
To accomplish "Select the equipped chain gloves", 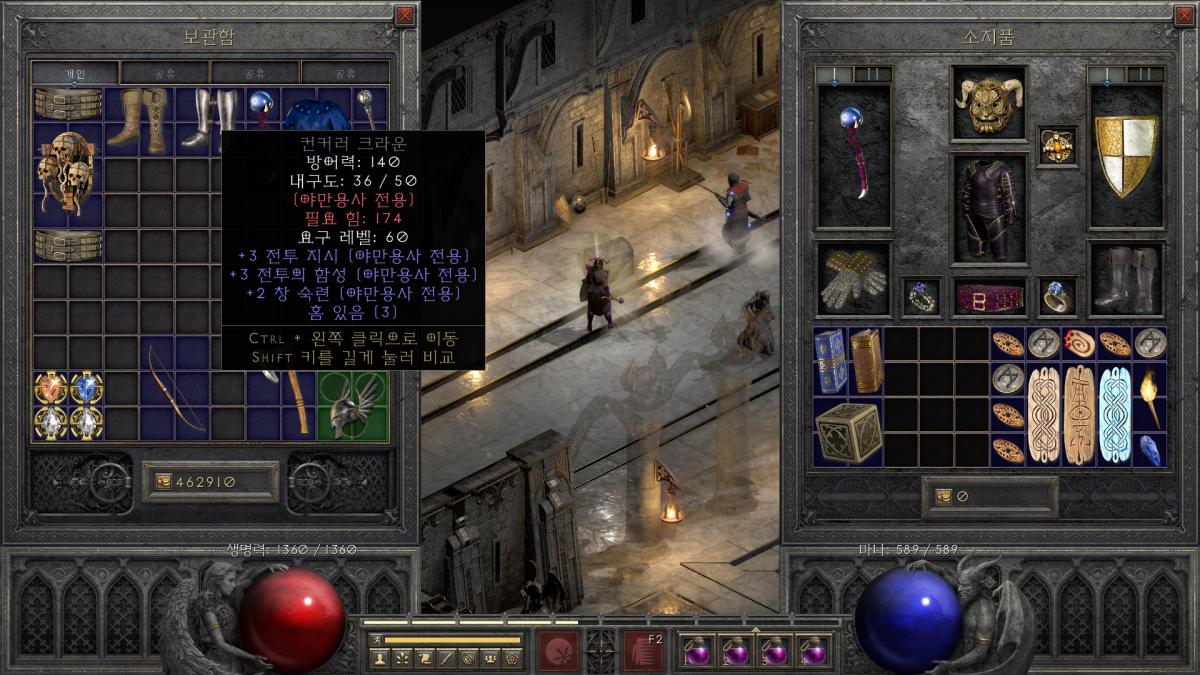I will click(853, 279).
